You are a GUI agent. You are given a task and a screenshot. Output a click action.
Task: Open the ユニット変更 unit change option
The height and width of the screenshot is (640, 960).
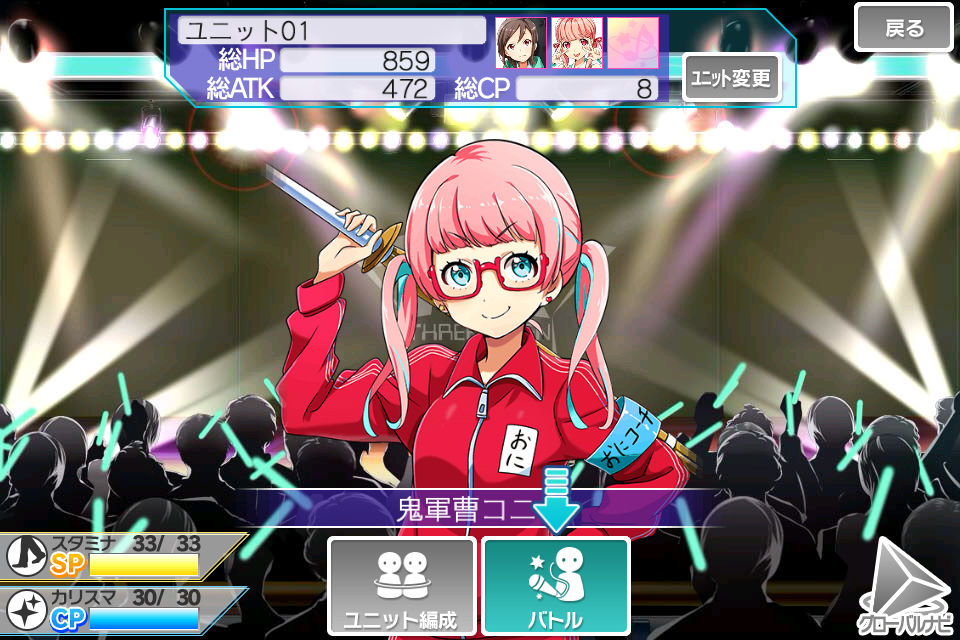pyautogui.click(x=732, y=79)
